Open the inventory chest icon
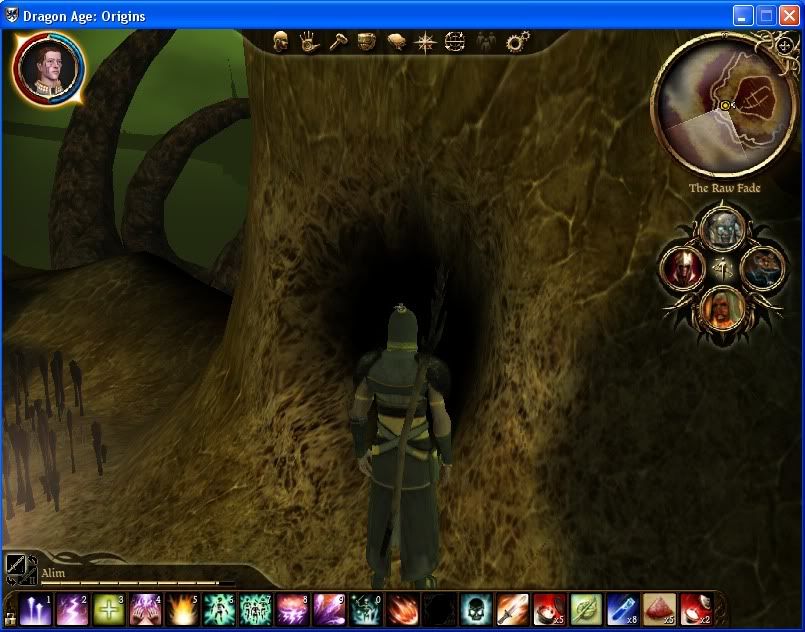The image size is (805, 632). coord(367,41)
